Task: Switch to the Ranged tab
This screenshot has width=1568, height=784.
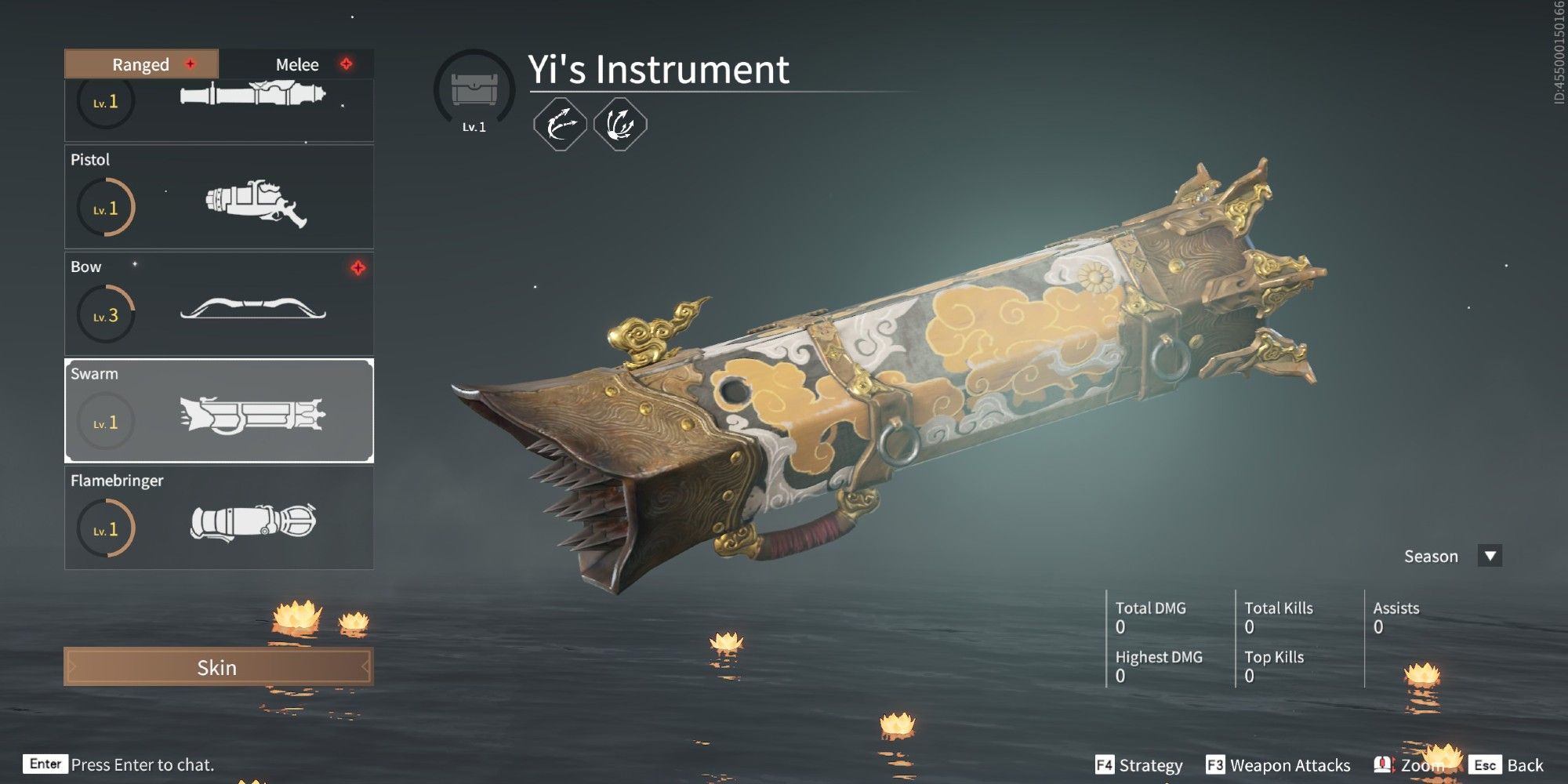Action: (140, 64)
